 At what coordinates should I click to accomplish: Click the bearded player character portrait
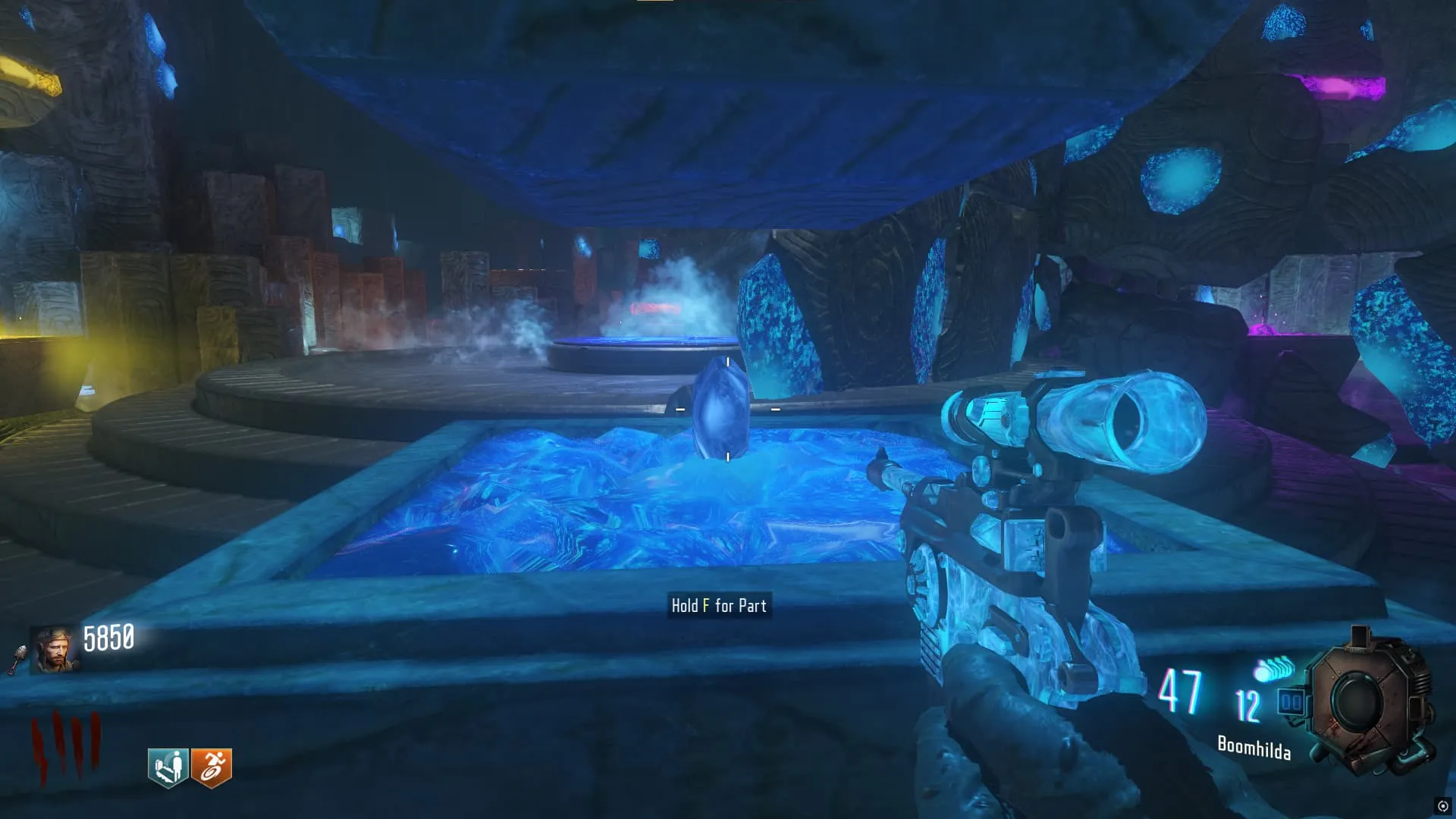pyautogui.click(x=54, y=650)
